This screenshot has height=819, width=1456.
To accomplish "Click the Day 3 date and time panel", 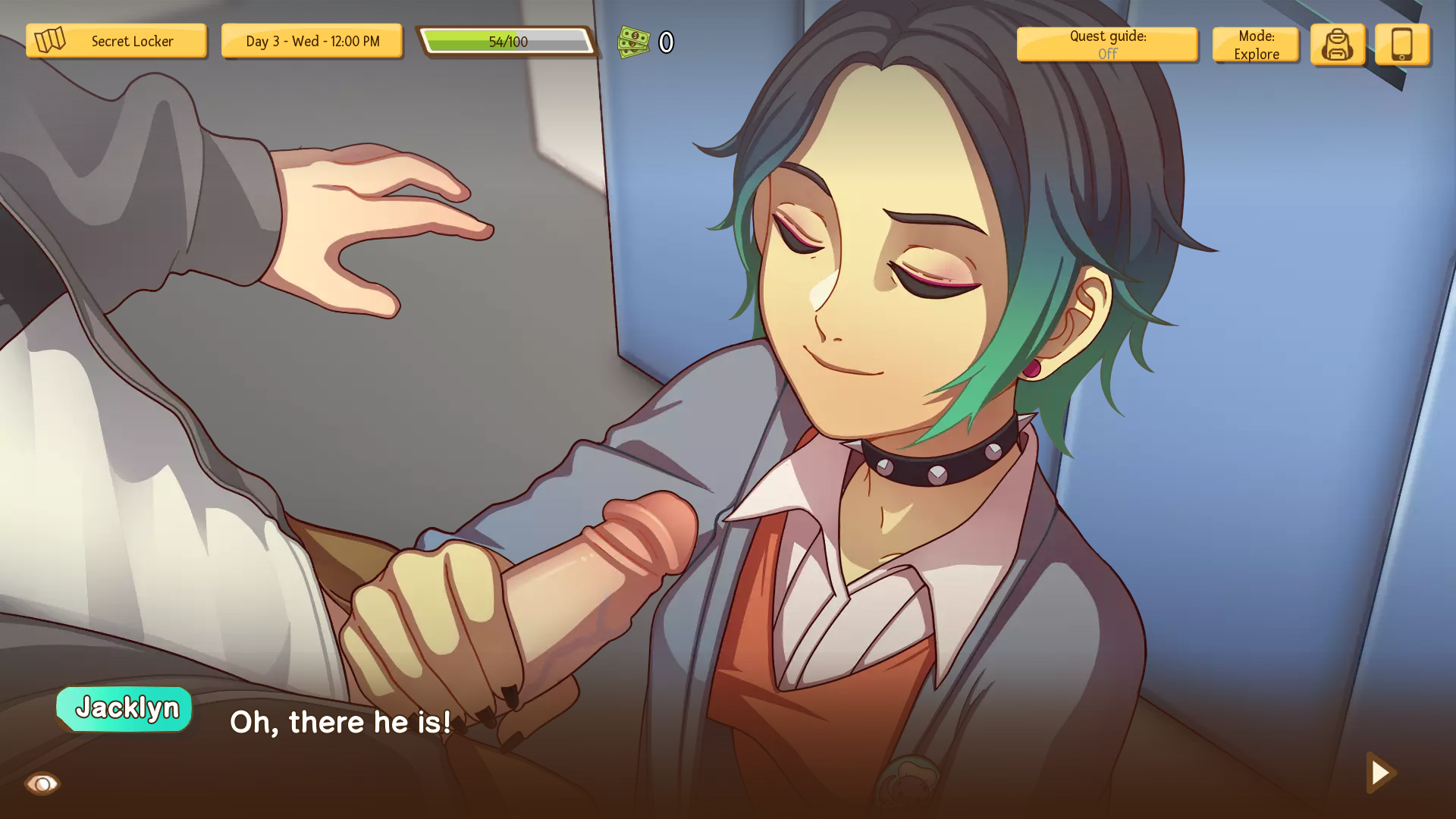I will [x=312, y=41].
